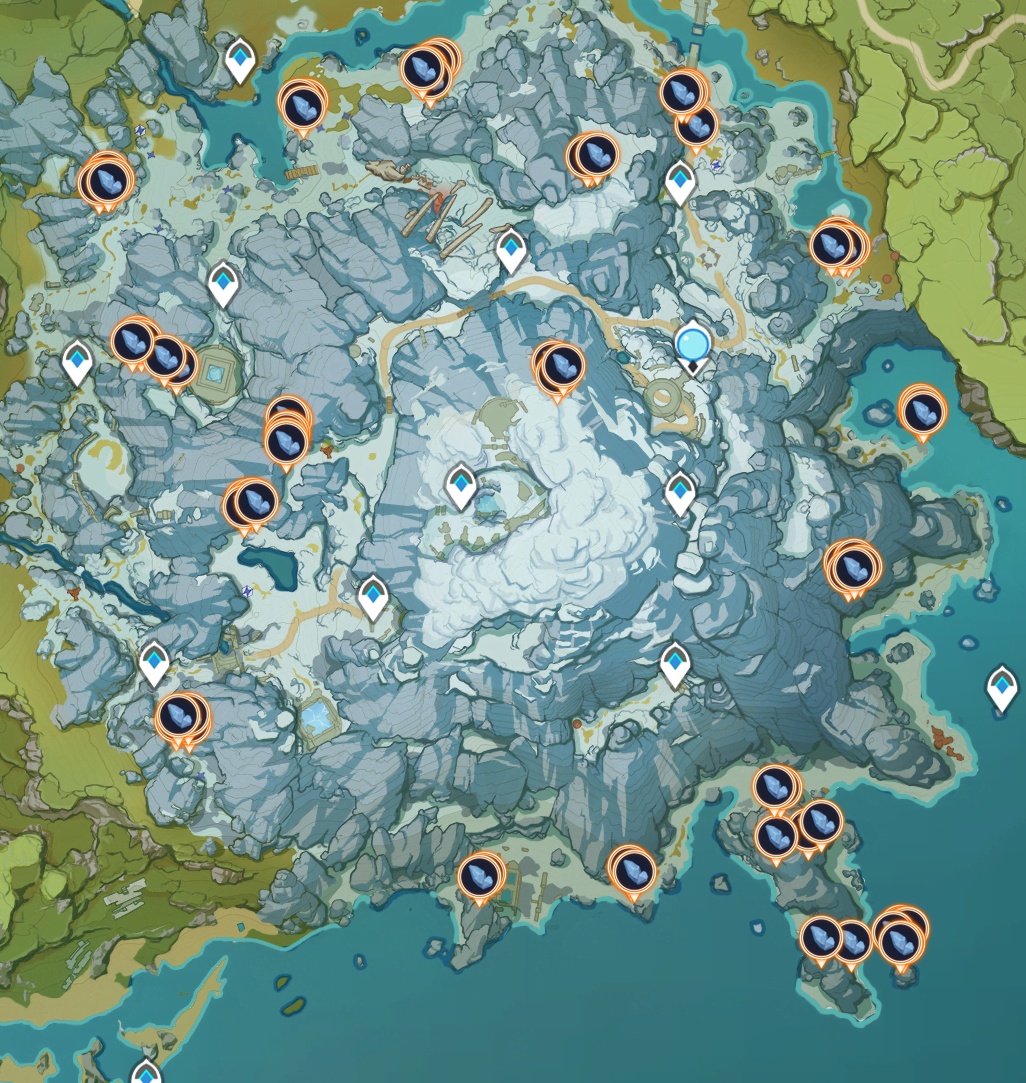This screenshot has width=1026, height=1083.
Task: Select the teleport waypoint inside the summit crater
Action: 460,485
